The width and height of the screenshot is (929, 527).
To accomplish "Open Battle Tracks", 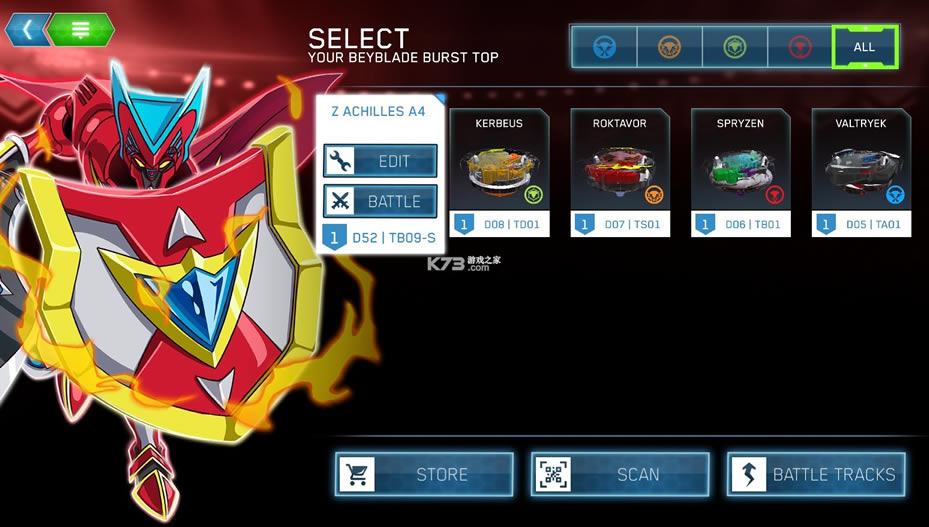I will point(816,474).
